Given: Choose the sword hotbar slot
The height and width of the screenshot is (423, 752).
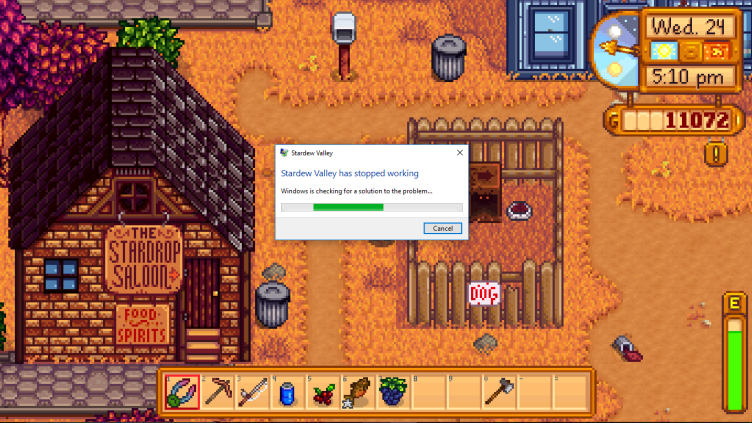Looking at the screenshot, I should click(253, 391).
